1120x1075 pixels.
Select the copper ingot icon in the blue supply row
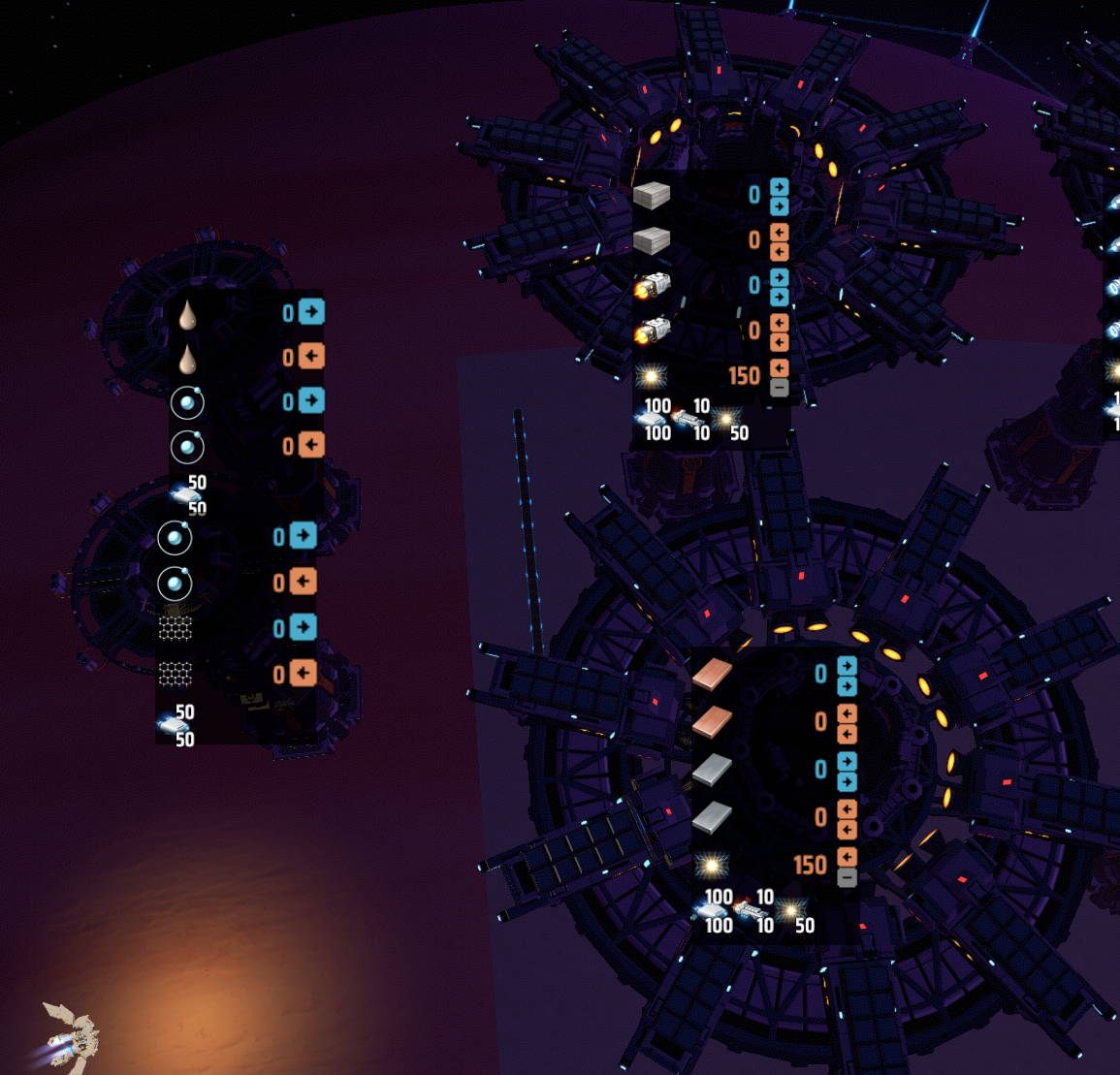pyautogui.click(x=713, y=675)
